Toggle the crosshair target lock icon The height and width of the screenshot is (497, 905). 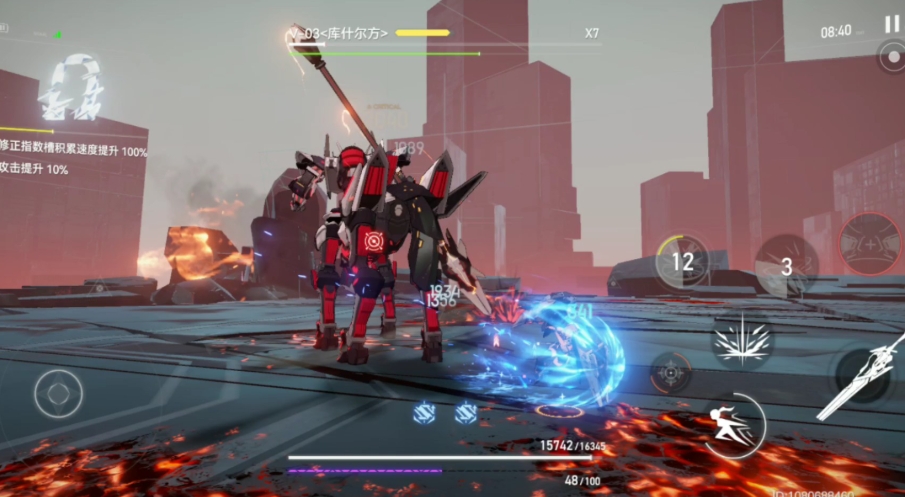coord(670,372)
